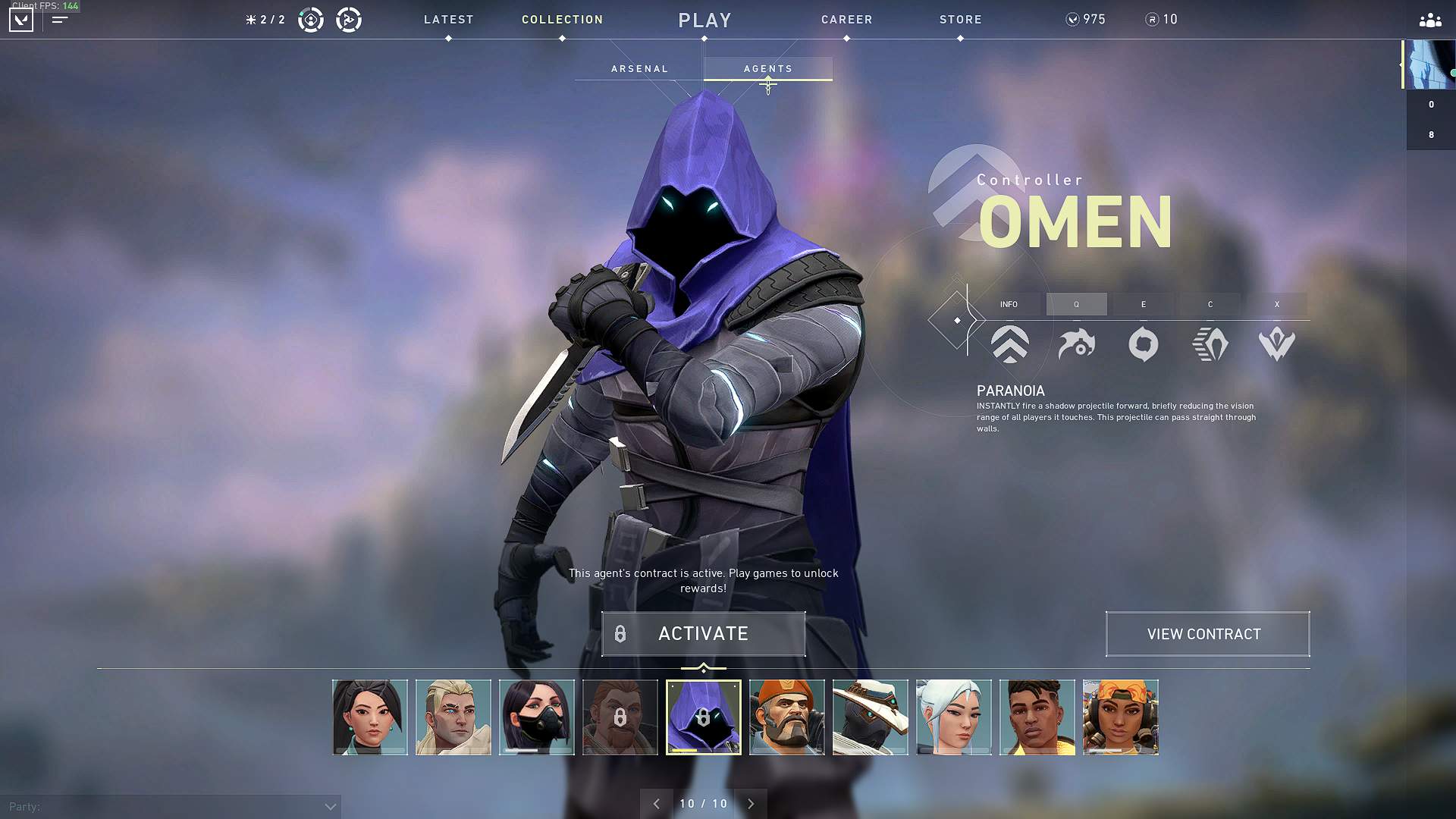This screenshot has height=819, width=1456.
Task: Expand the Party dropdown
Action: (330, 807)
